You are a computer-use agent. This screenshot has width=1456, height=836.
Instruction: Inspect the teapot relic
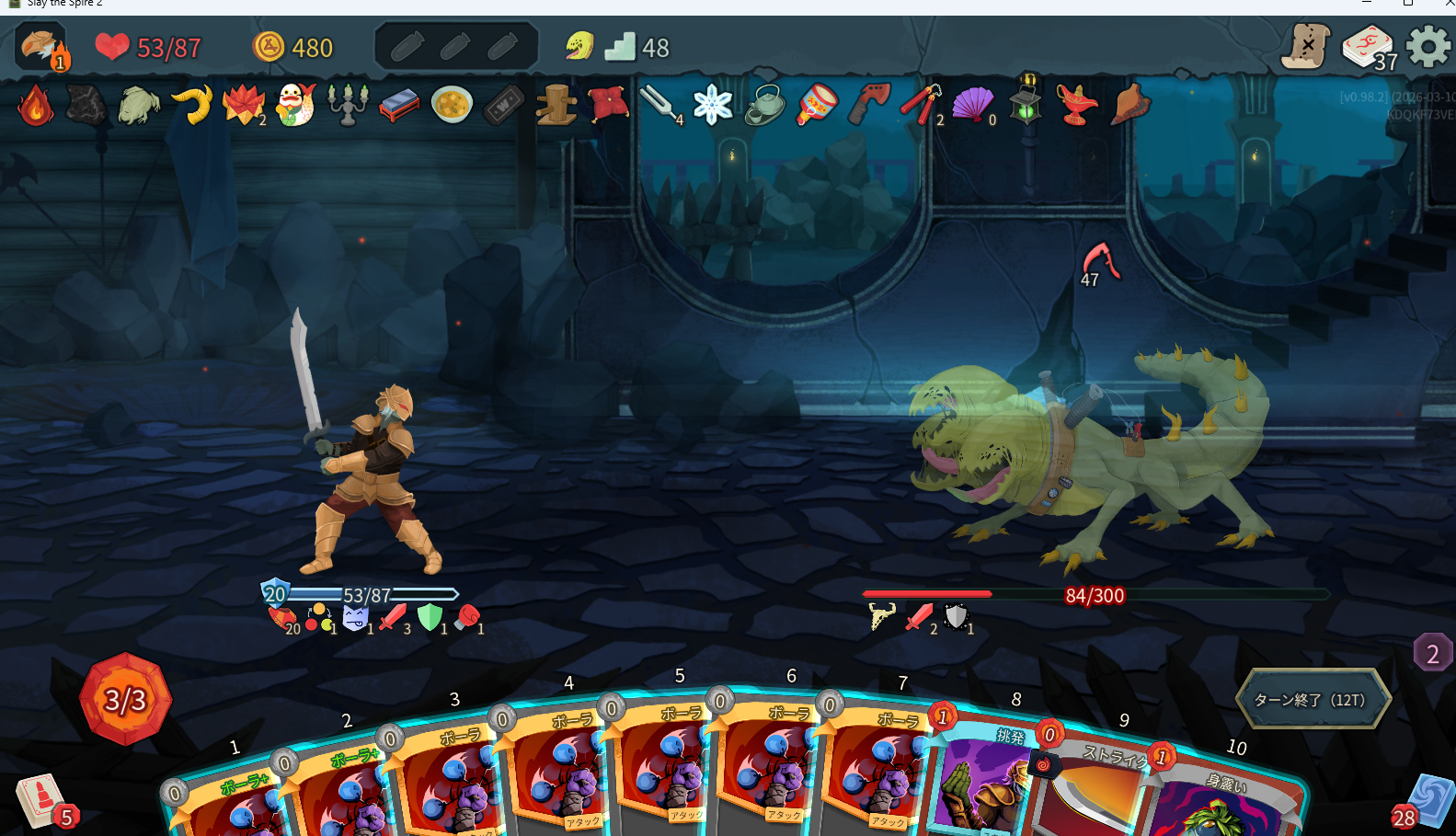pyautogui.click(x=763, y=105)
